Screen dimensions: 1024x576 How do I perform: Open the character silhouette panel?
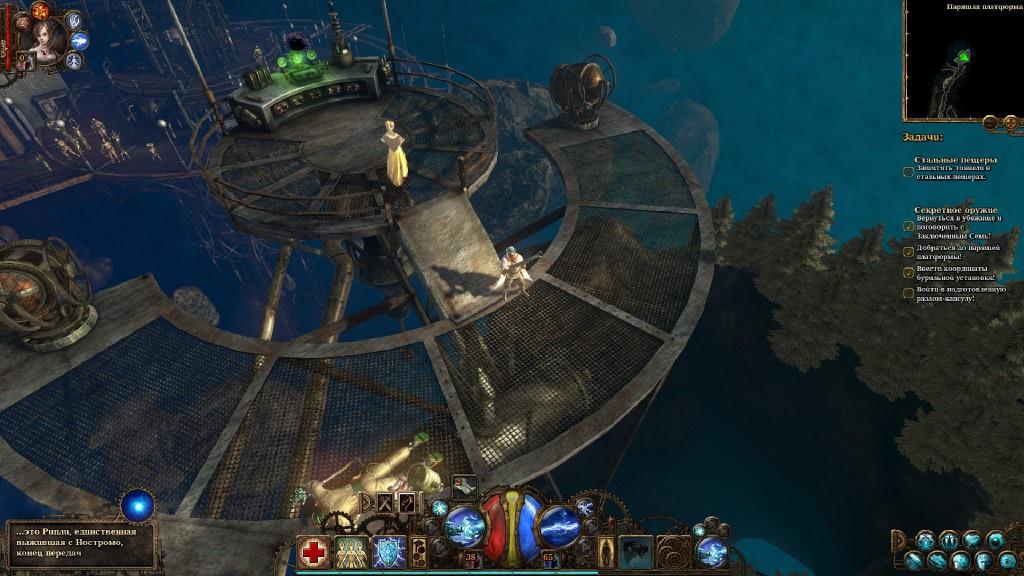pos(606,551)
